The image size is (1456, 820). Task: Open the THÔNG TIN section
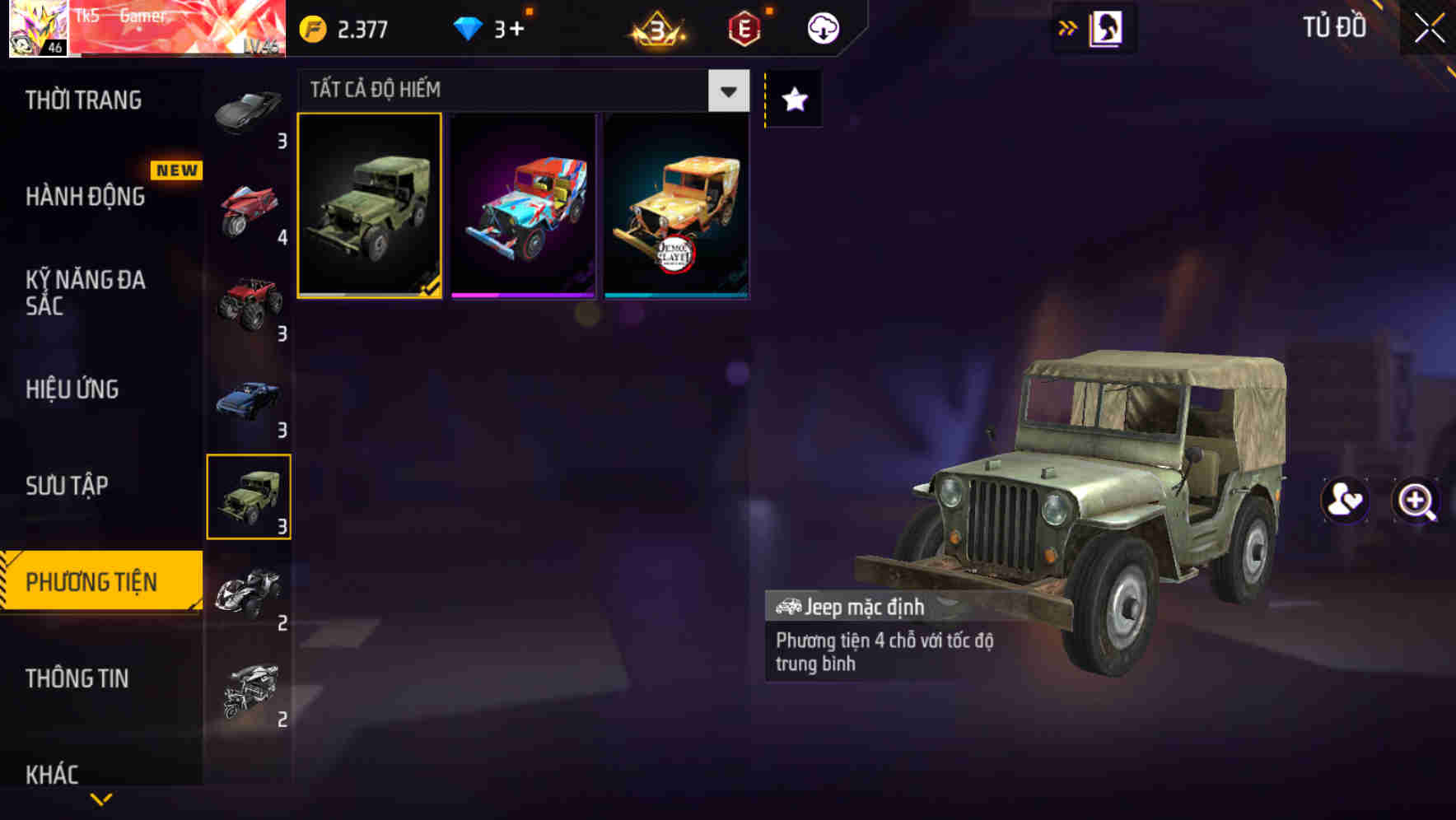tap(78, 678)
